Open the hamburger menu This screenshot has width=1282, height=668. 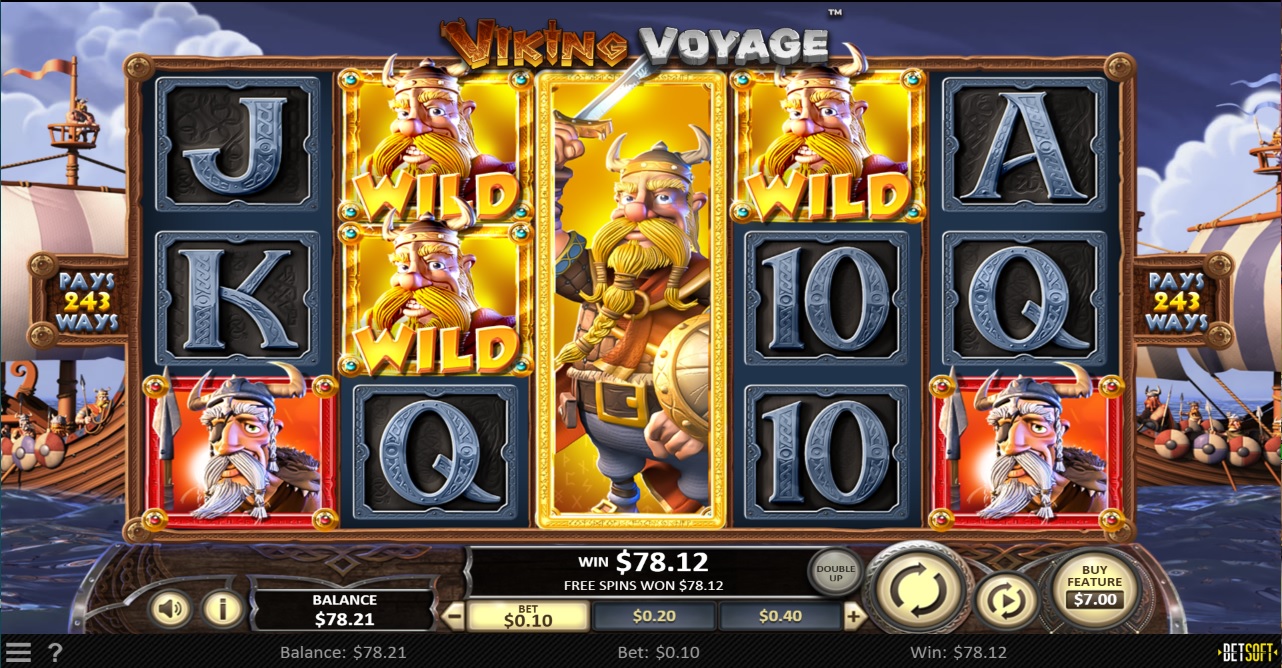(18, 653)
